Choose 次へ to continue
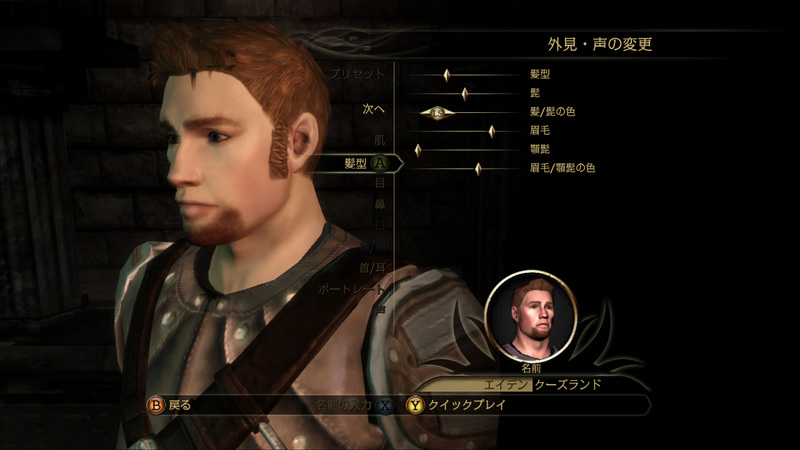Image resolution: width=800 pixels, height=450 pixels. pos(374,109)
